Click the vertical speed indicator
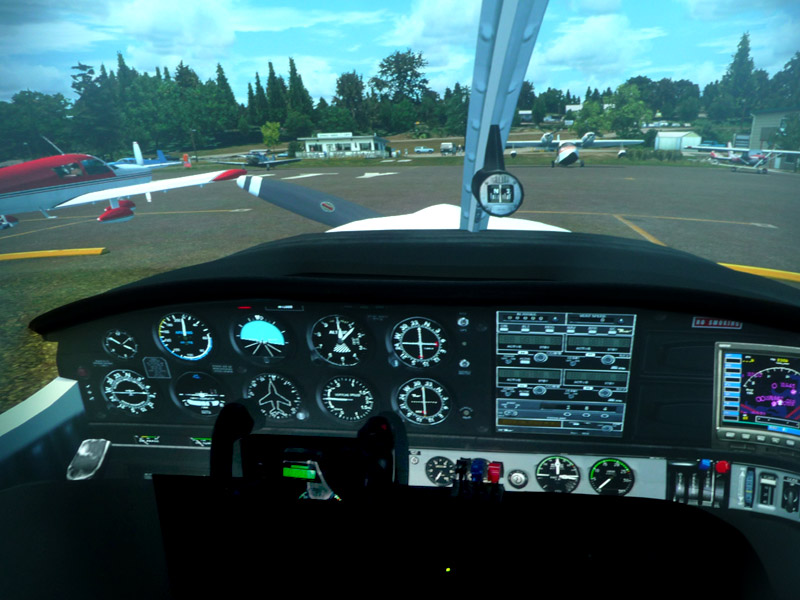 coord(346,399)
